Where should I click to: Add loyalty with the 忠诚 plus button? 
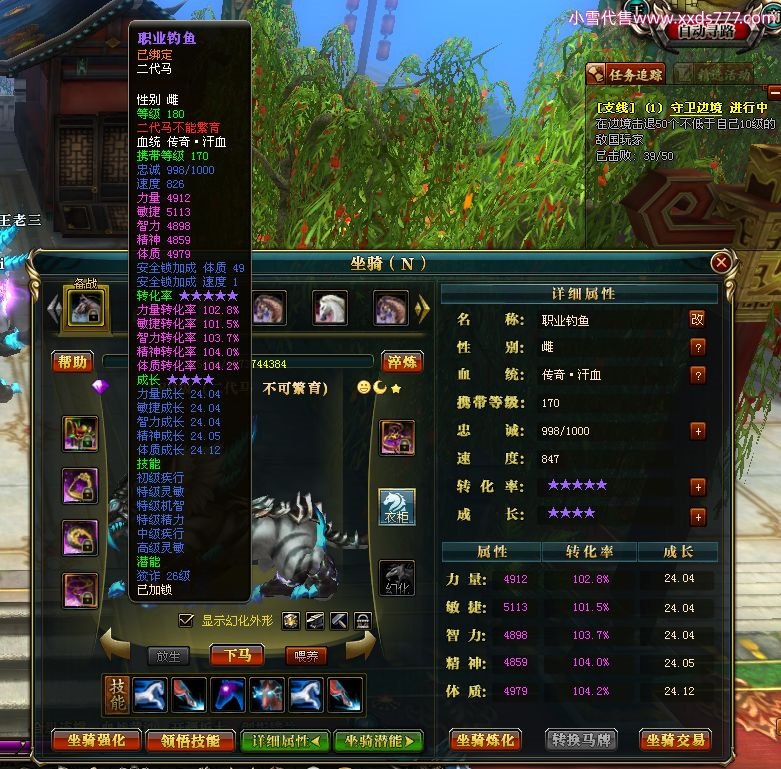[697, 431]
